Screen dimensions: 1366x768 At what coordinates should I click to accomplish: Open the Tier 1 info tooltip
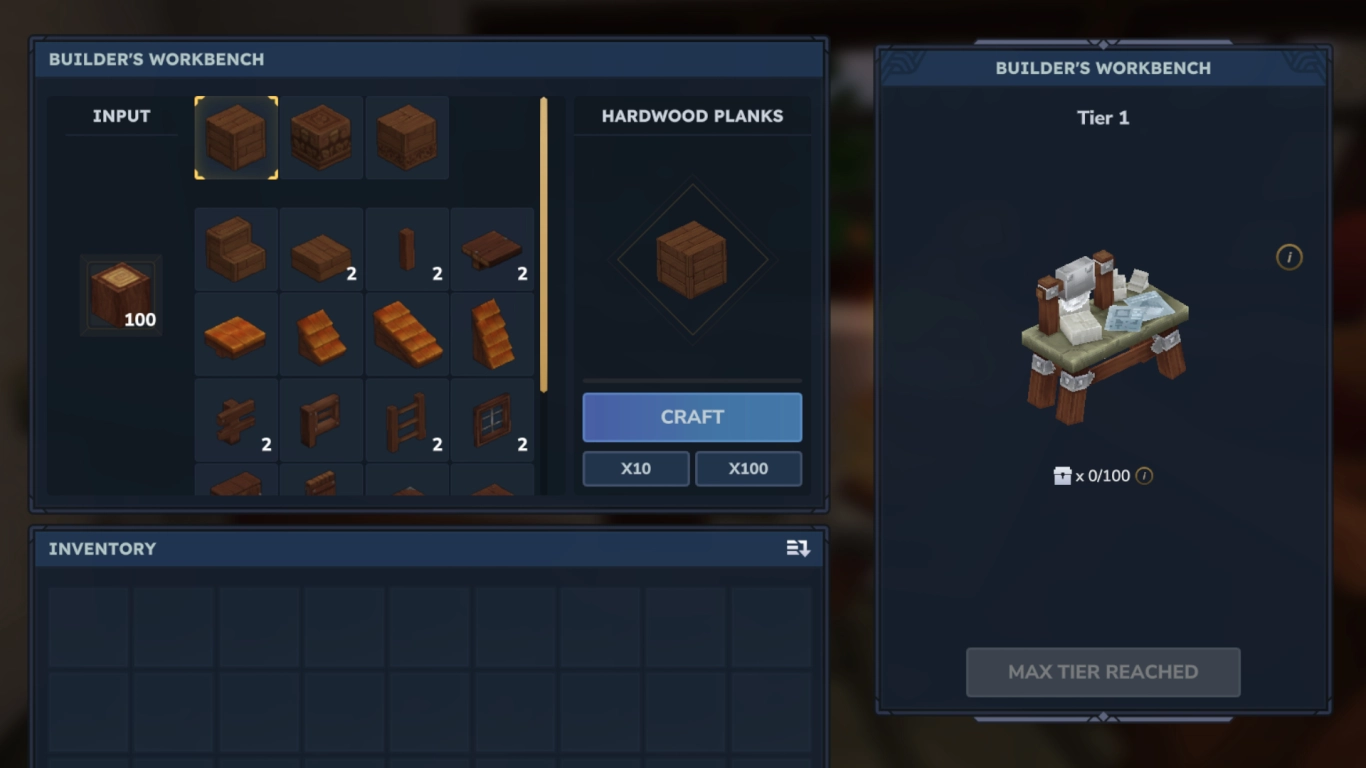point(1289,257)
